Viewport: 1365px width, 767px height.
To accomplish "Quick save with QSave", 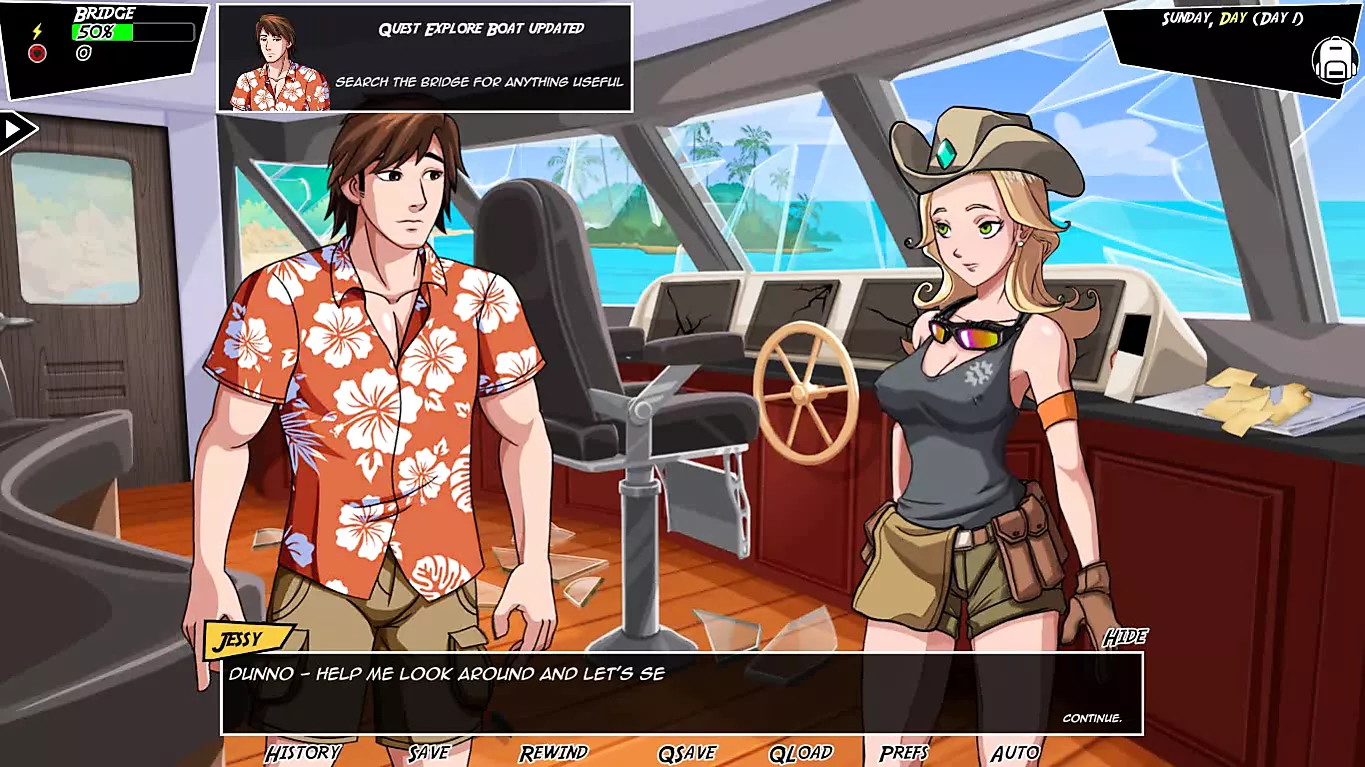I will [x=688, y=753].
